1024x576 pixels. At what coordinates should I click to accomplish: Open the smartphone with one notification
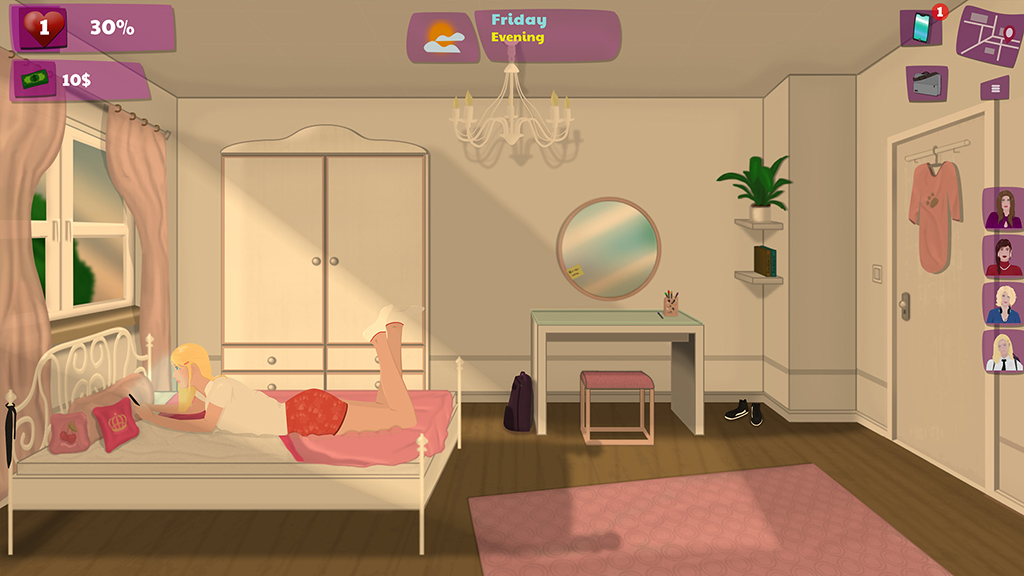920,27
